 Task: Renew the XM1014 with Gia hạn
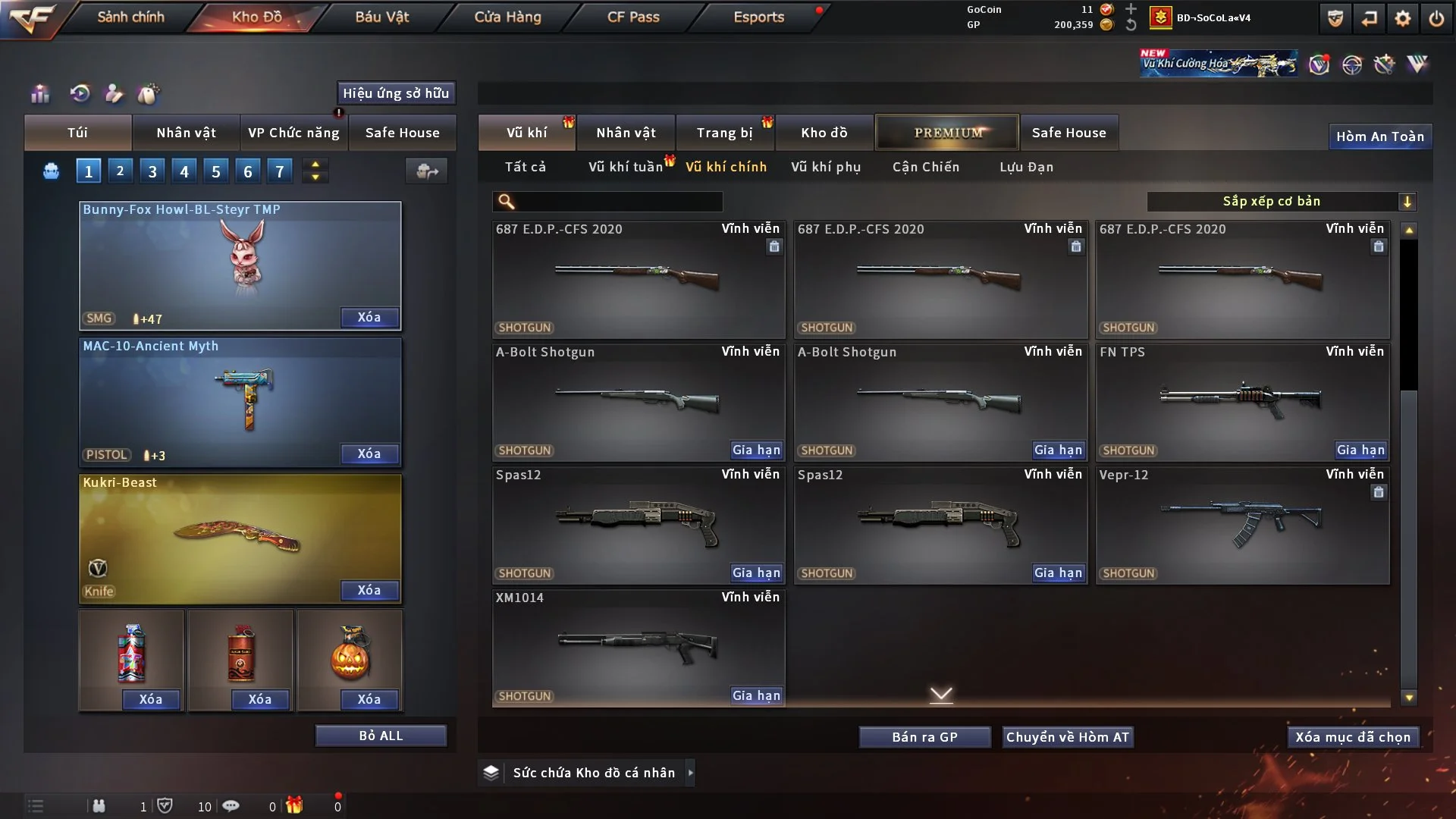(x=756, y=695)
